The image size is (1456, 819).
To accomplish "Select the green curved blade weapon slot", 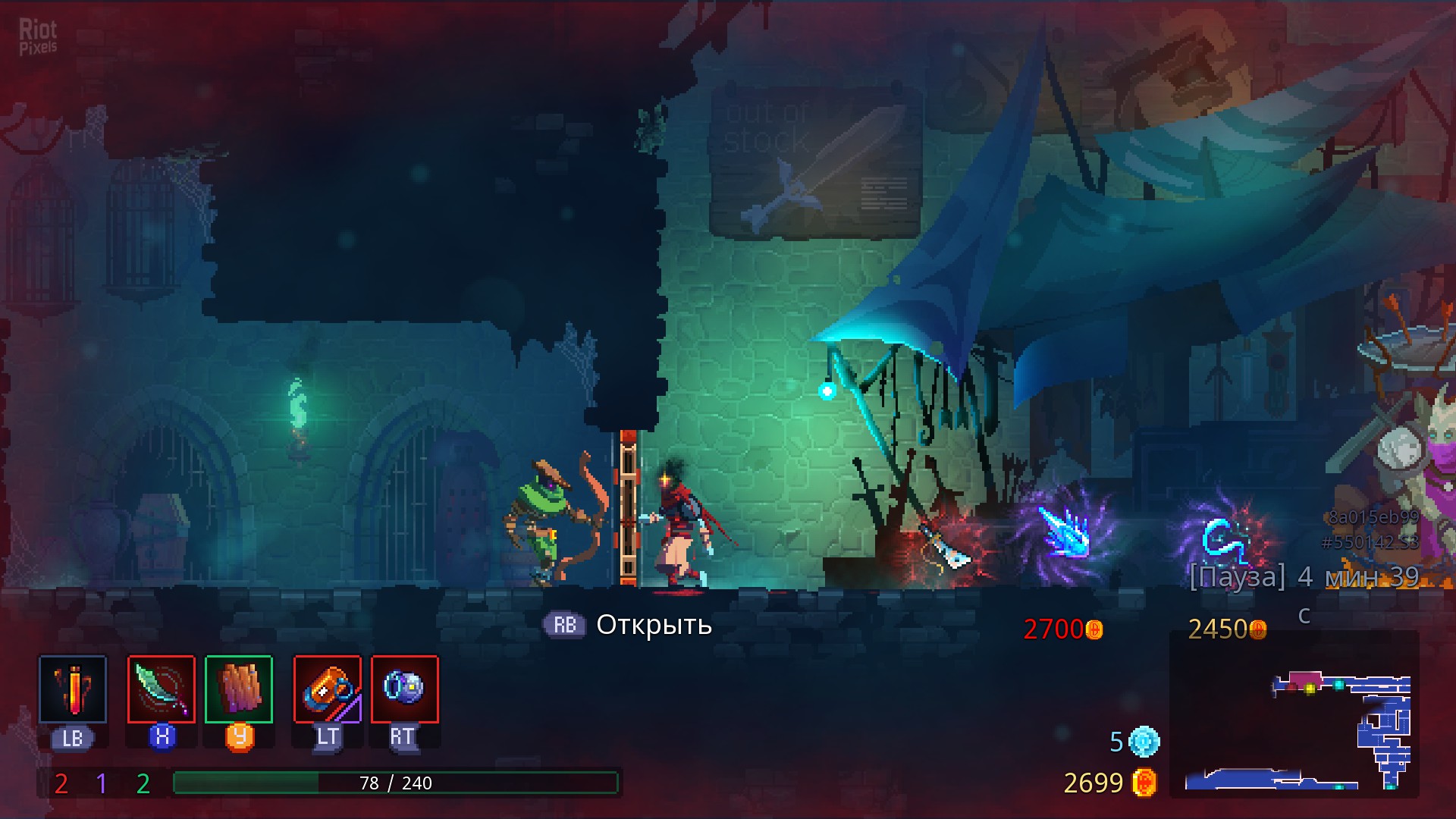I will tap(162, 689).
